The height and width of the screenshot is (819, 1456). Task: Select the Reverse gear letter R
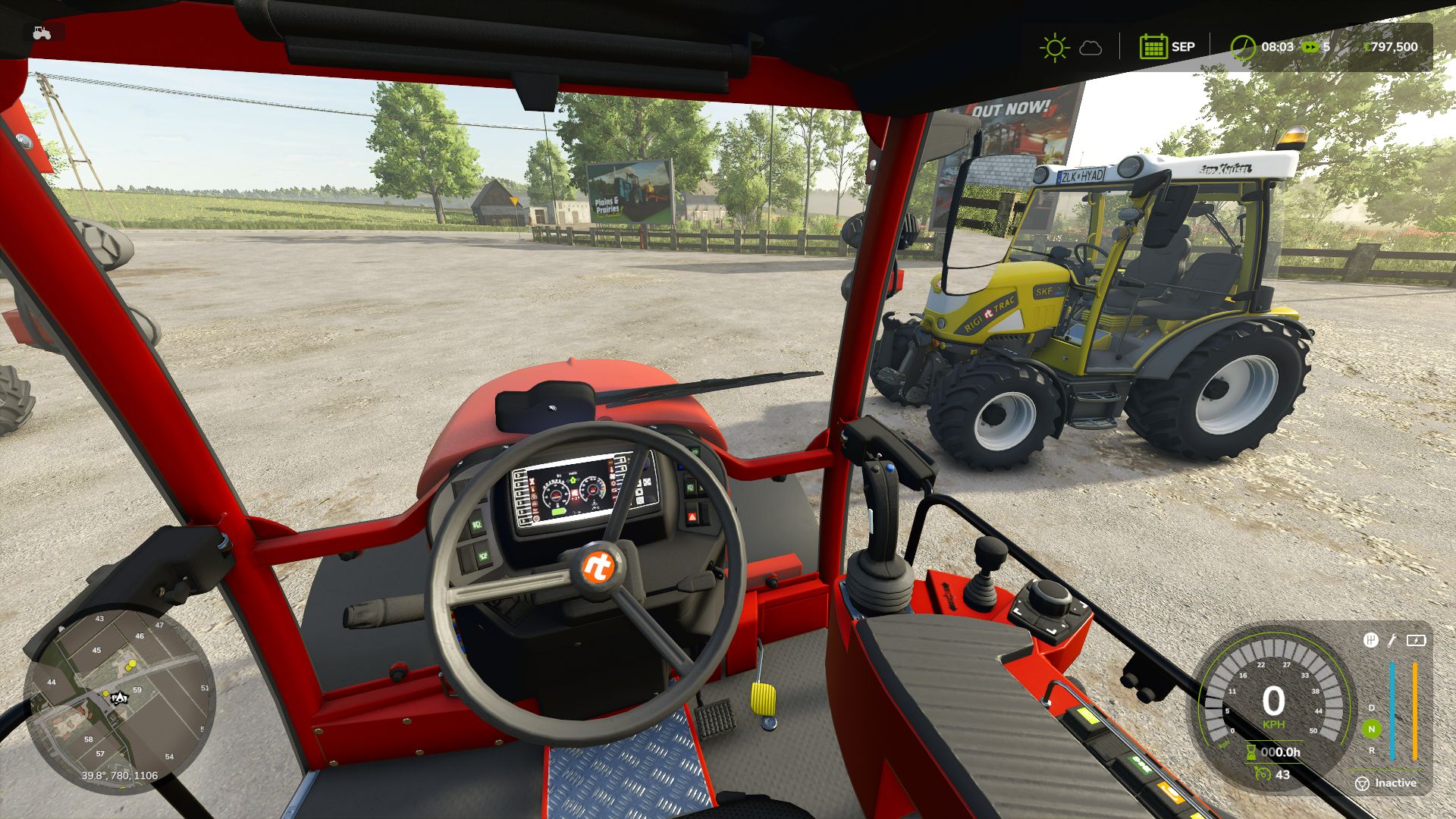(1371, 750)
